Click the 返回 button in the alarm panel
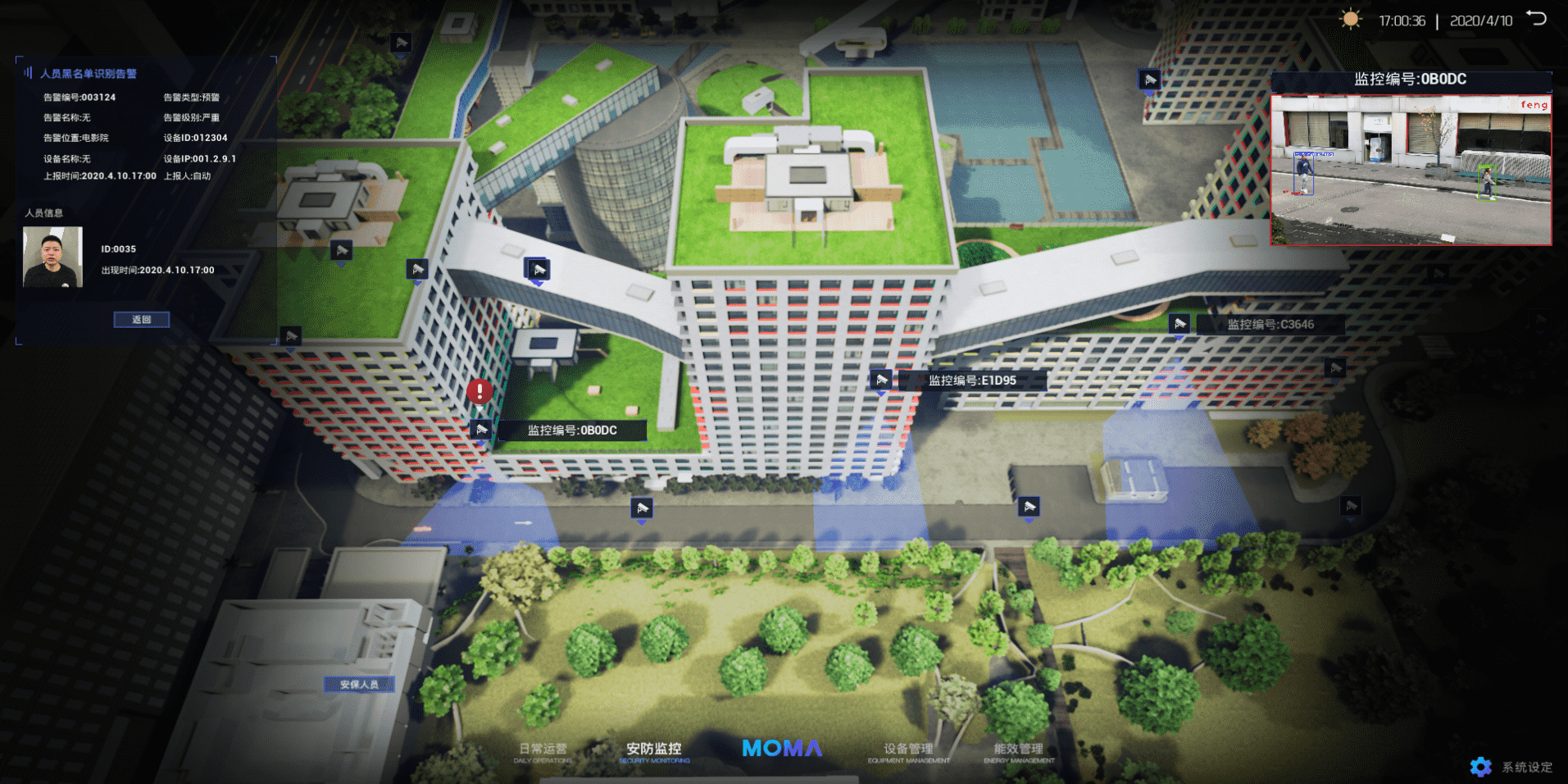1568x784 pixels. point(142,320)
